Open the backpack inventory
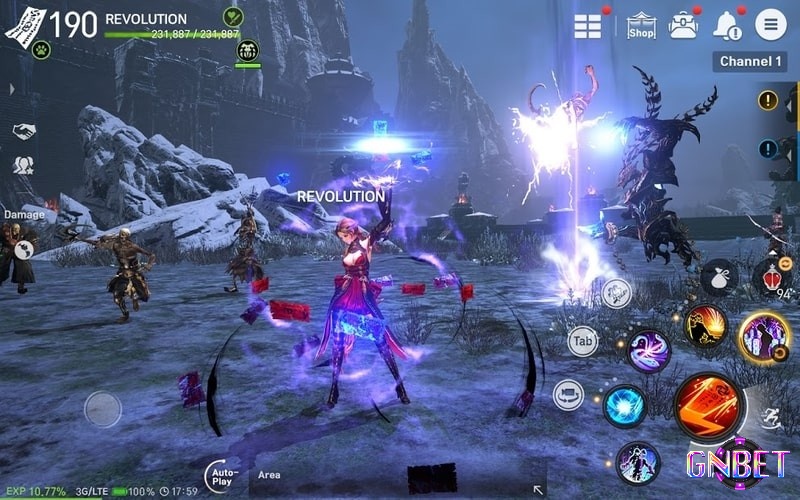This screenshot has height=500, width=800. click(x=684, y=26)
